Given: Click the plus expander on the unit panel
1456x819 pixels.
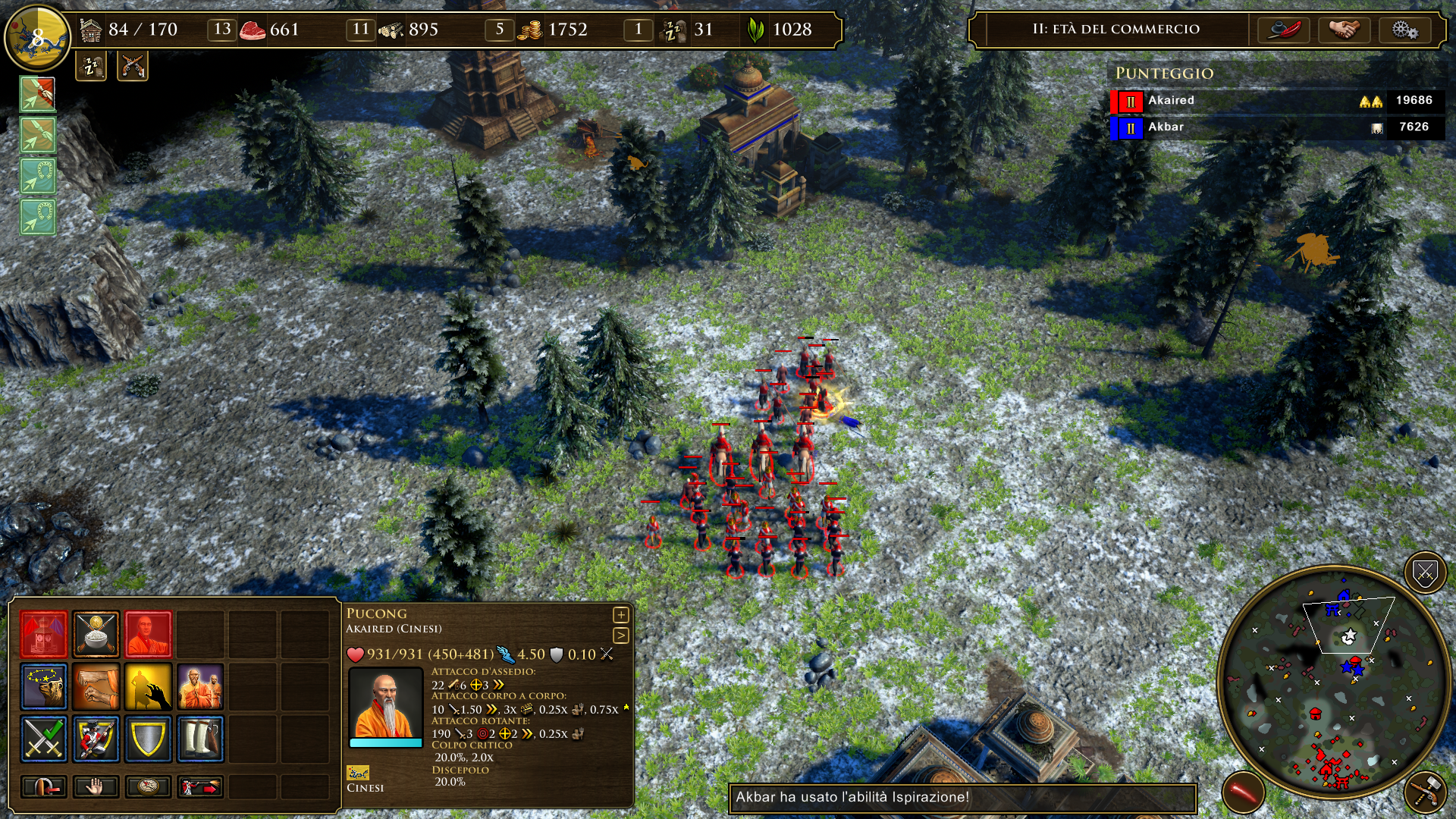Looking at the screenshot, I should 620,616.
